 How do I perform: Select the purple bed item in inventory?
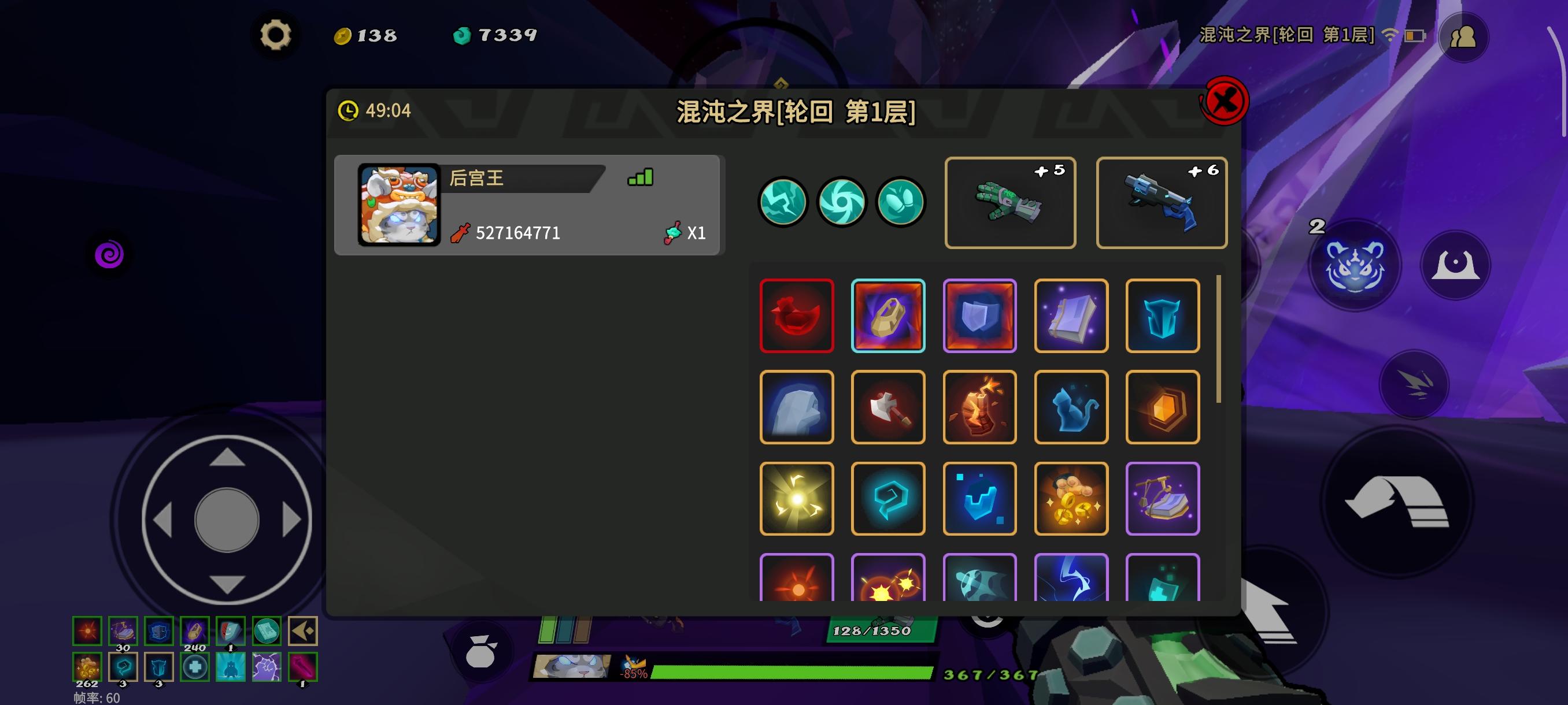pos(1162,498)
